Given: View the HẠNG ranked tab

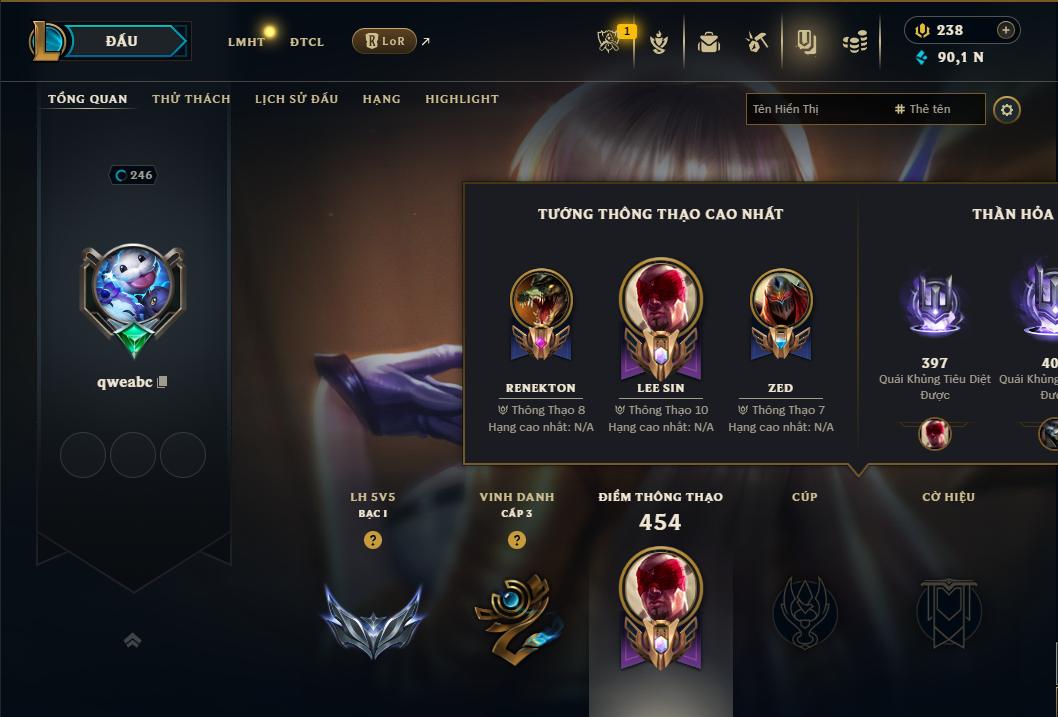Looking at the screenshot, I should coord(381,99).
